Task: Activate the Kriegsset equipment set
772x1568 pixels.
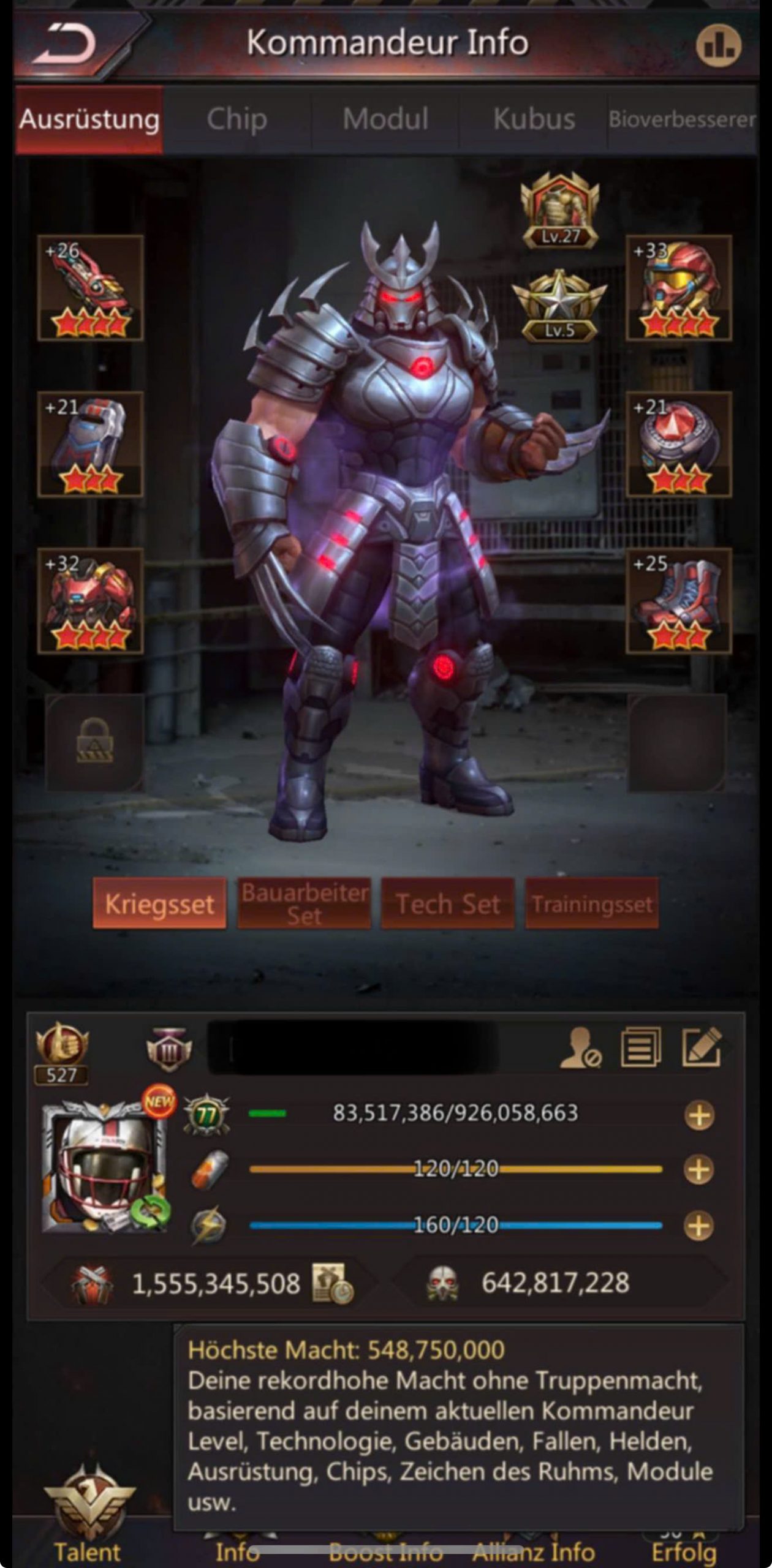Action: click(x=159, y=904)
